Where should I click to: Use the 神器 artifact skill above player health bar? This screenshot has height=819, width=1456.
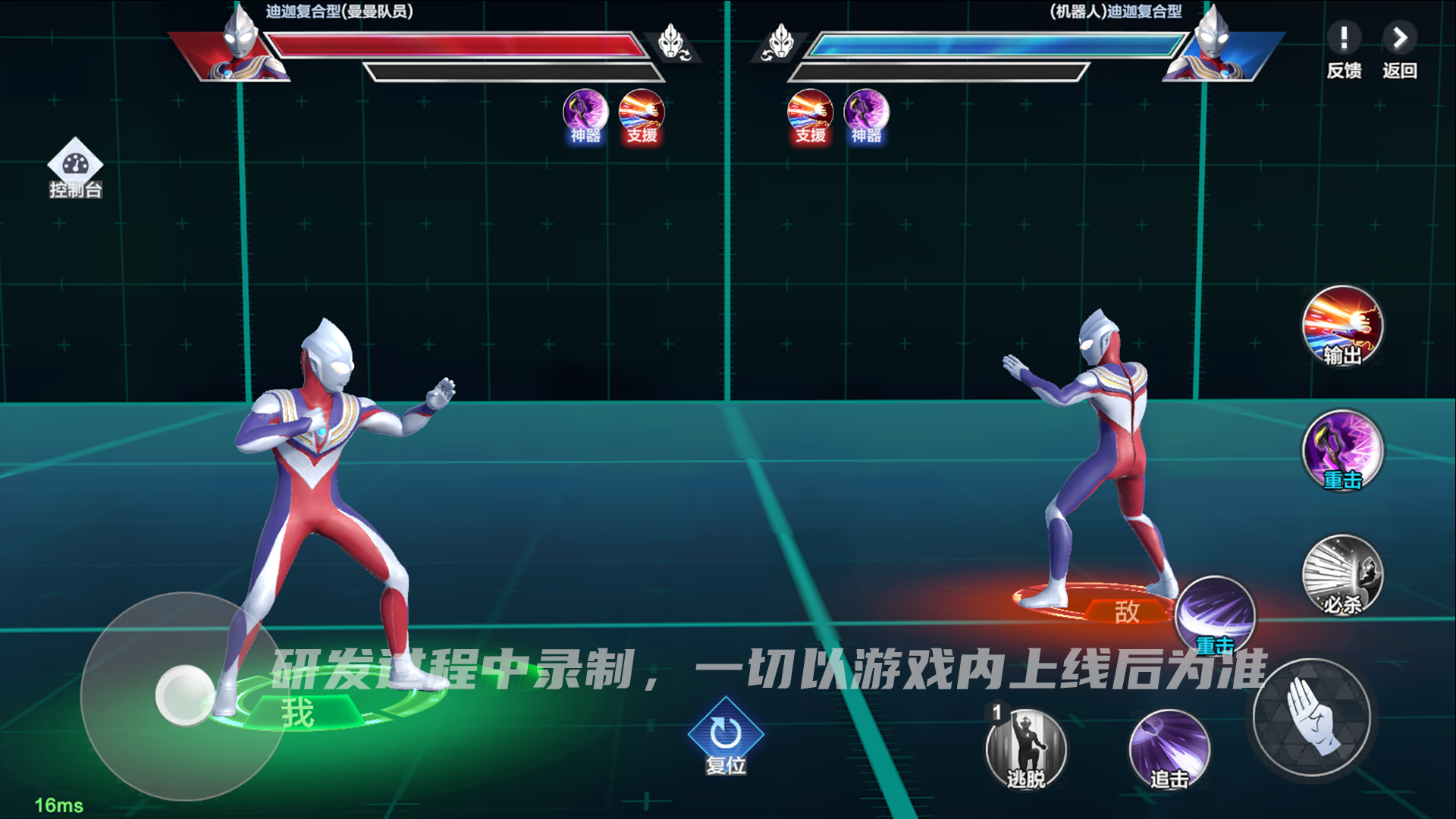[x=584, y=114]
